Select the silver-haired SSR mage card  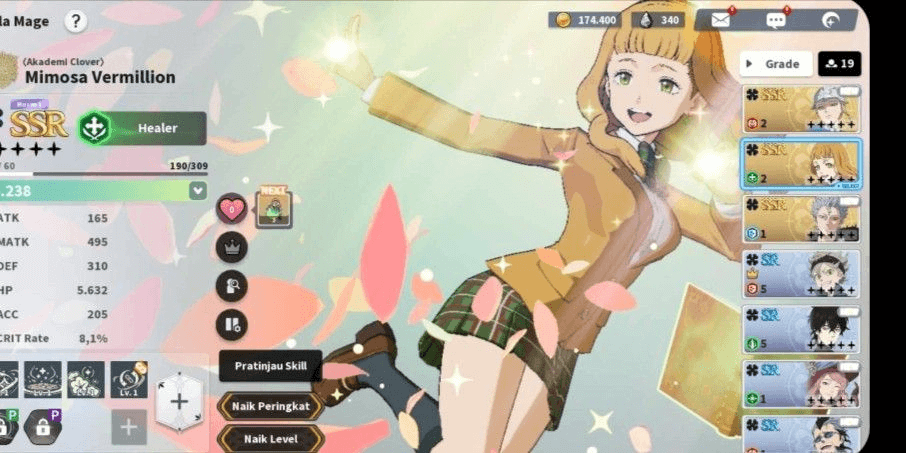tap(801, 219)
